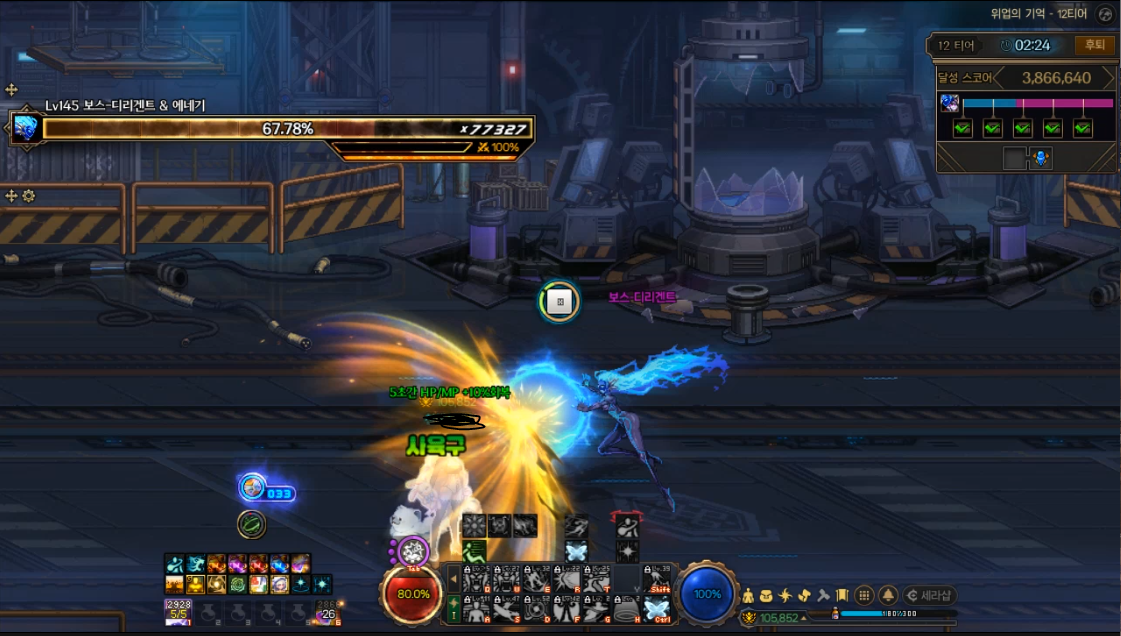The width and height of the screenshot is (1121, 636).
Task: Use the butterfly skill in the Ctrl slot
Action: coord(656,609)
